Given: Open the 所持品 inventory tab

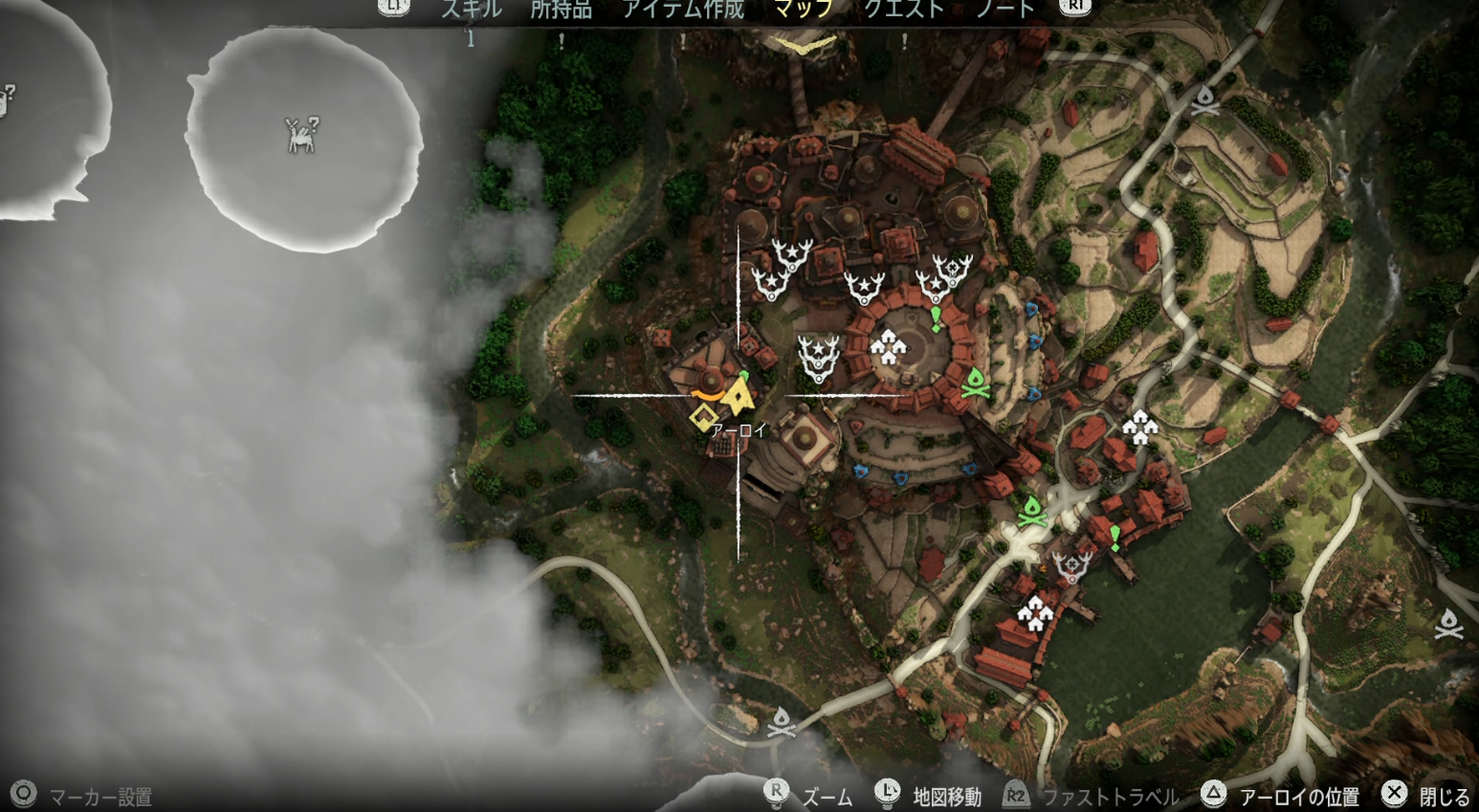Looking at the screenshot, I should [561, 10].
